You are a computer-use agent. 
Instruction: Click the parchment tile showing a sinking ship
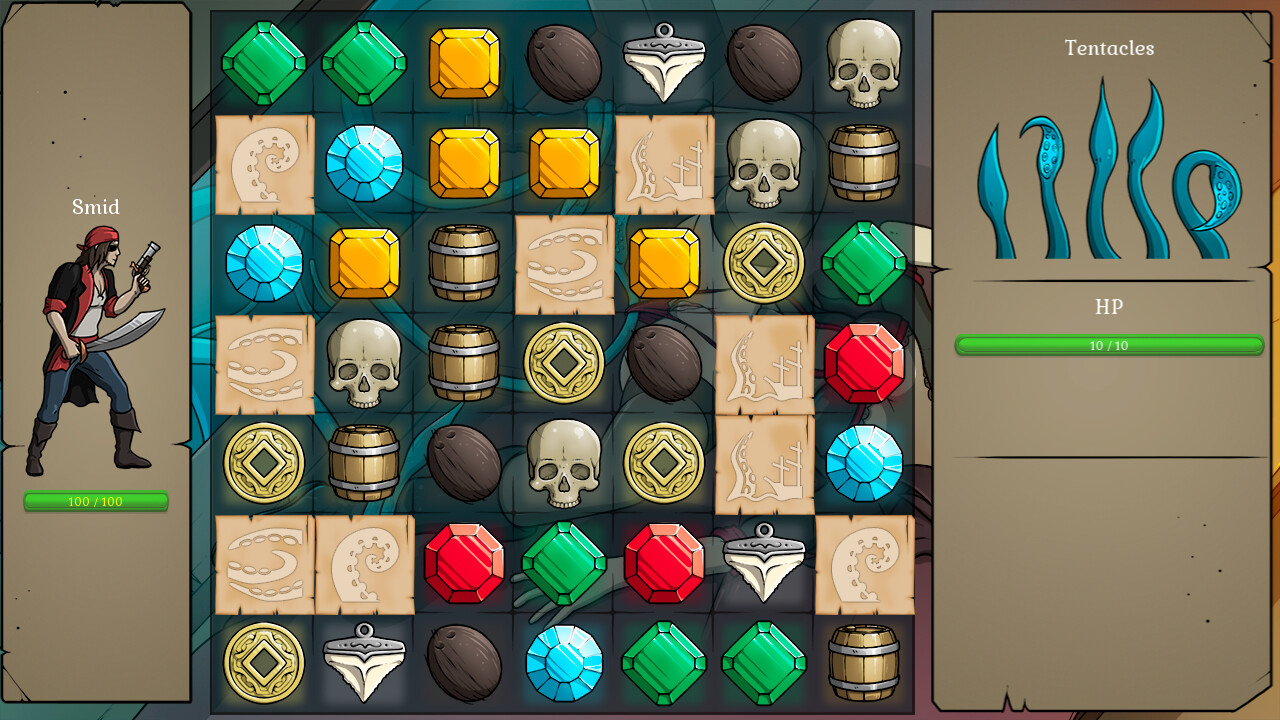click(663, 163)
